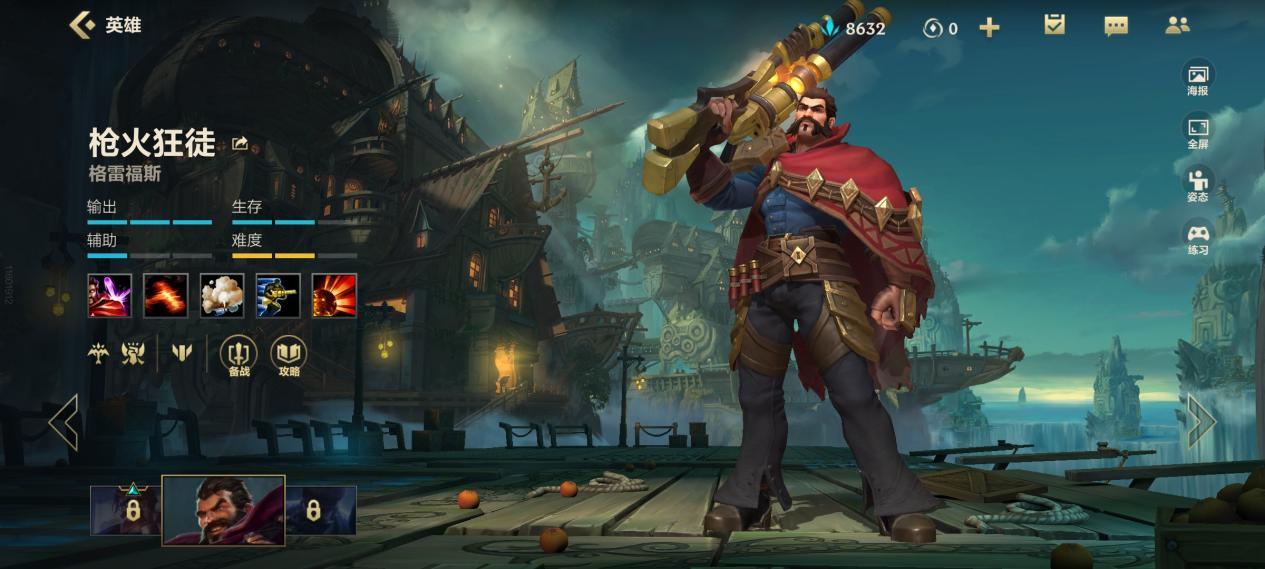
Task: Select the fiery streak ability icon
Action: tap(166, 295)
